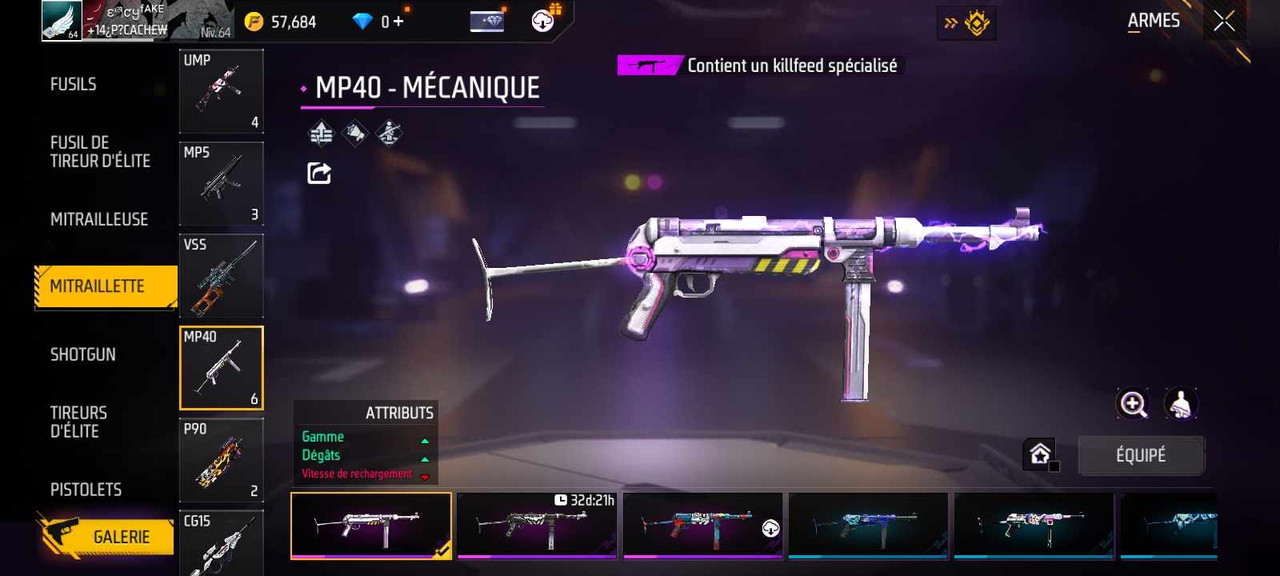Viewport: 1280px width, 576px height.
Task: Select the P90 weapon tile
Action: tap(221, 460)
